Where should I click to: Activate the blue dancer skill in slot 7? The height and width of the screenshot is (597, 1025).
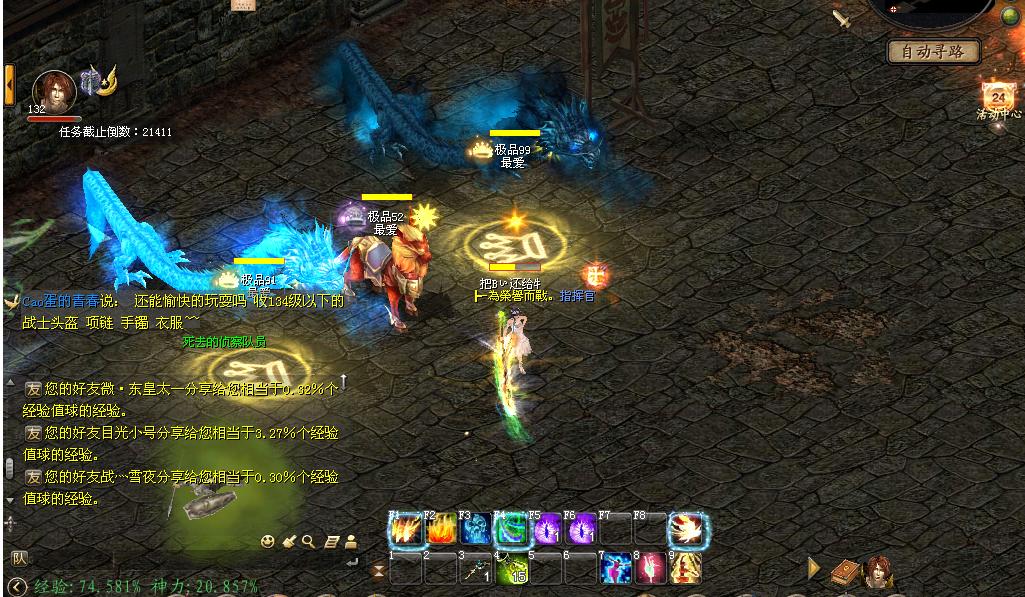point(616,568)
